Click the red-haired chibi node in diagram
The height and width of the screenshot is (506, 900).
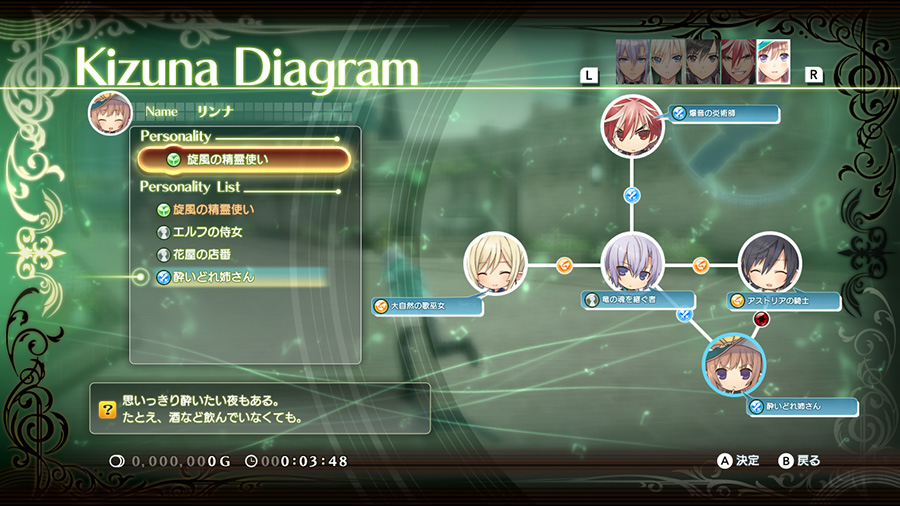[x=632, y=127]
